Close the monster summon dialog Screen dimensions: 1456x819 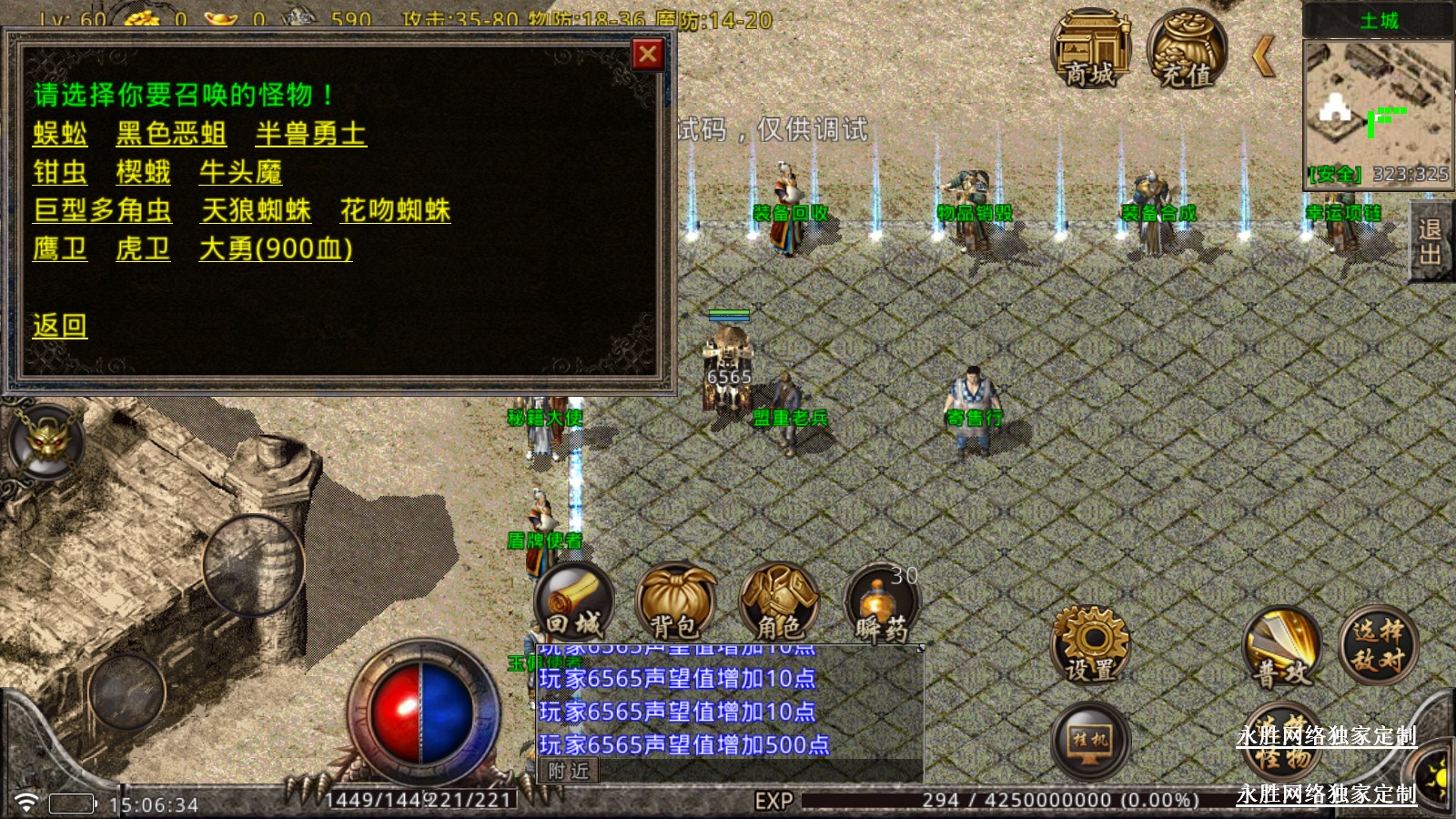(x=647, y=55)
